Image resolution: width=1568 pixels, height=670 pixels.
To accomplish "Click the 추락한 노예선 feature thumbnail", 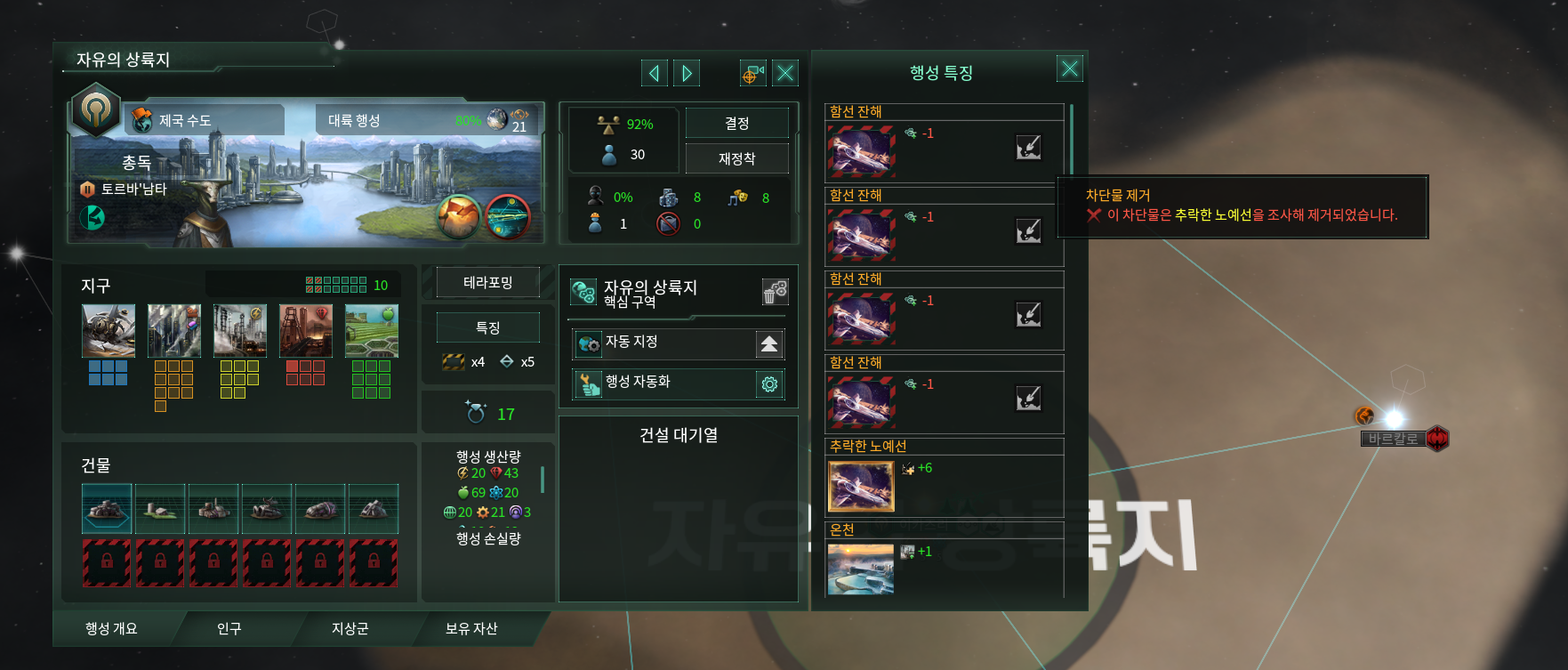I will [x=859, y=486].
